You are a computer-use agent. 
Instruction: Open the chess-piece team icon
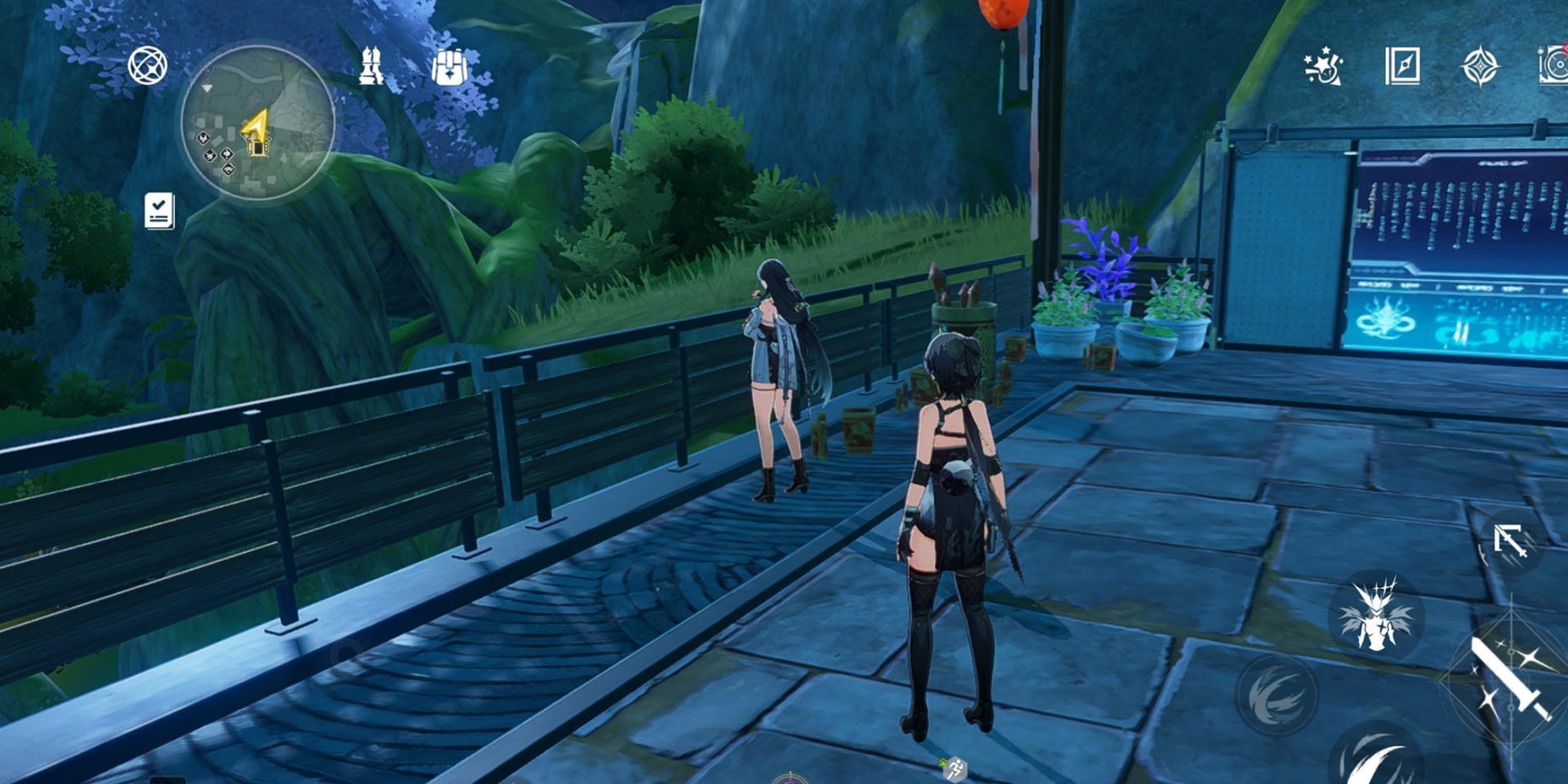coord(372,66)
